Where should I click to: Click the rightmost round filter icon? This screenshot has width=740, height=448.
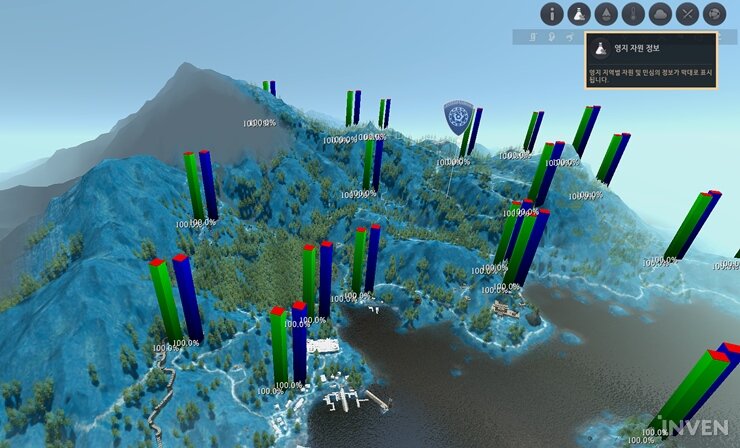pos(714,14)
